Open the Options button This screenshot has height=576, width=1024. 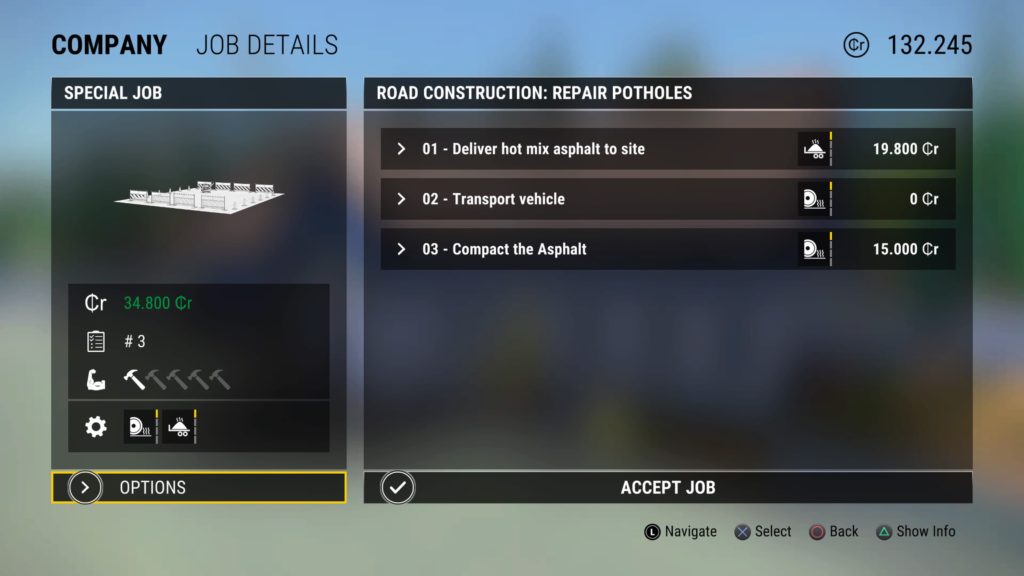198,488
